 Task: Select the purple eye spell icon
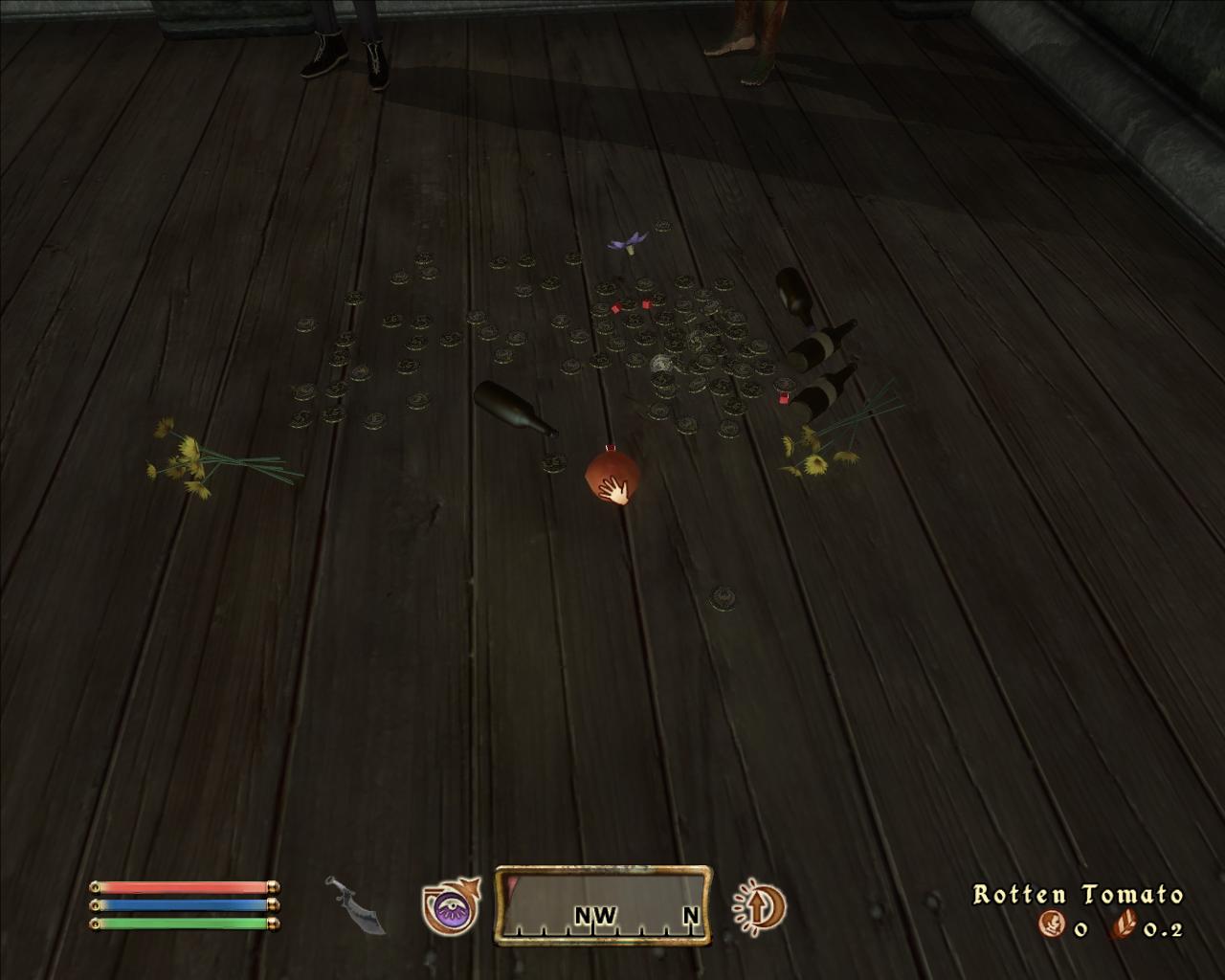point(451,906)
